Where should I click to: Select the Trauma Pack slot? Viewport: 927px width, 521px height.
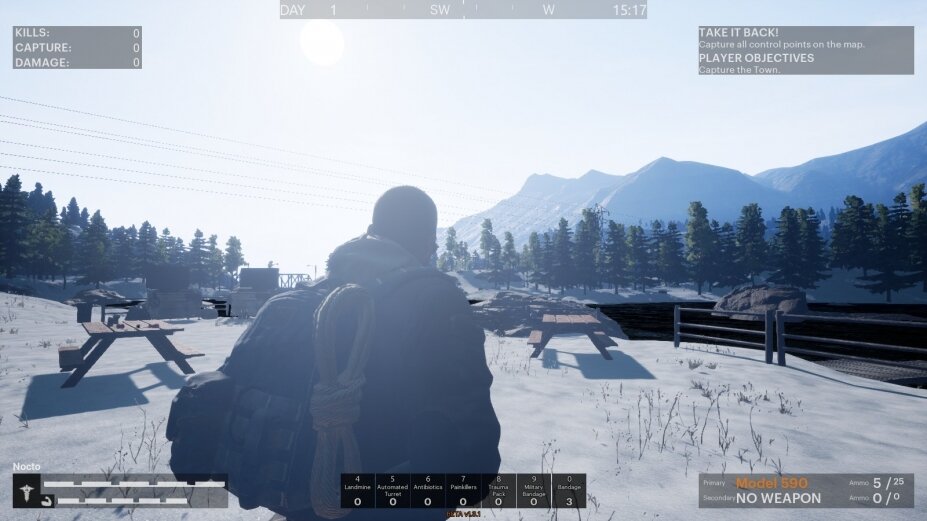pyautogui.click(x=498, y=490)
